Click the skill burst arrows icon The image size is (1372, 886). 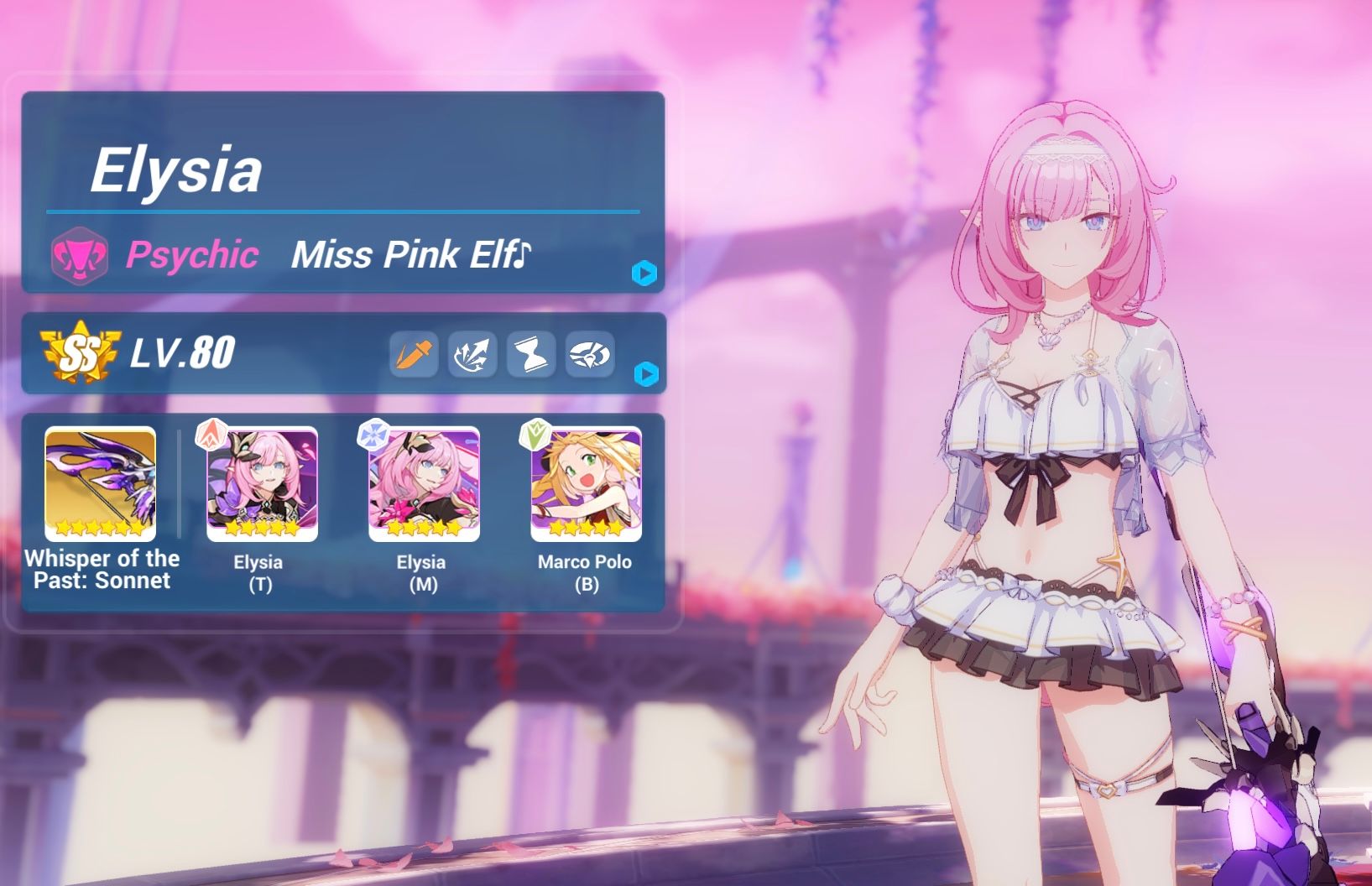472,354
